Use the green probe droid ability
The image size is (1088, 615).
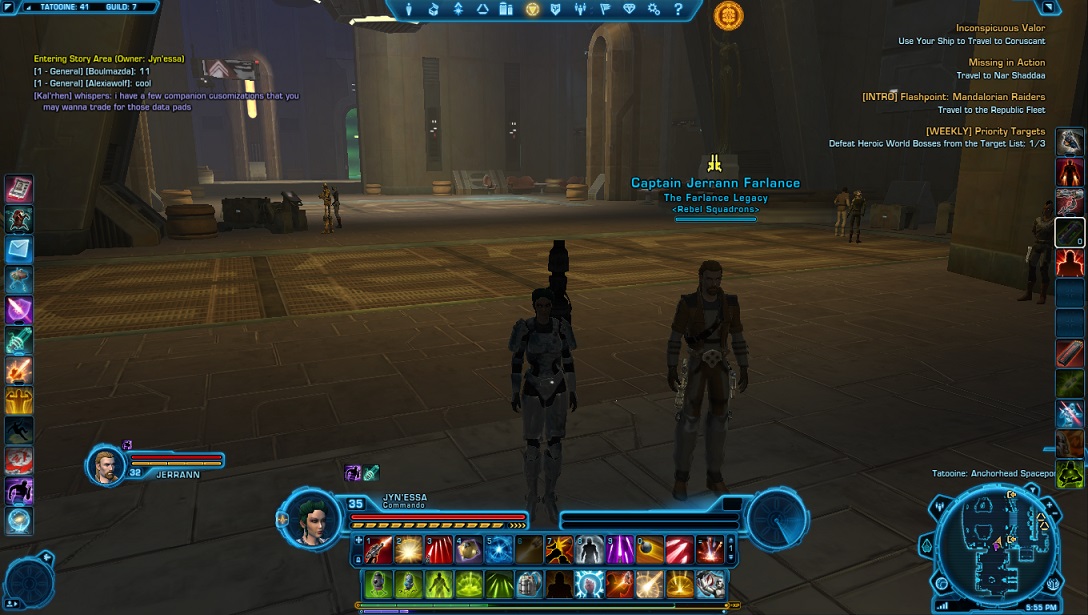click(x=378, y=583)
